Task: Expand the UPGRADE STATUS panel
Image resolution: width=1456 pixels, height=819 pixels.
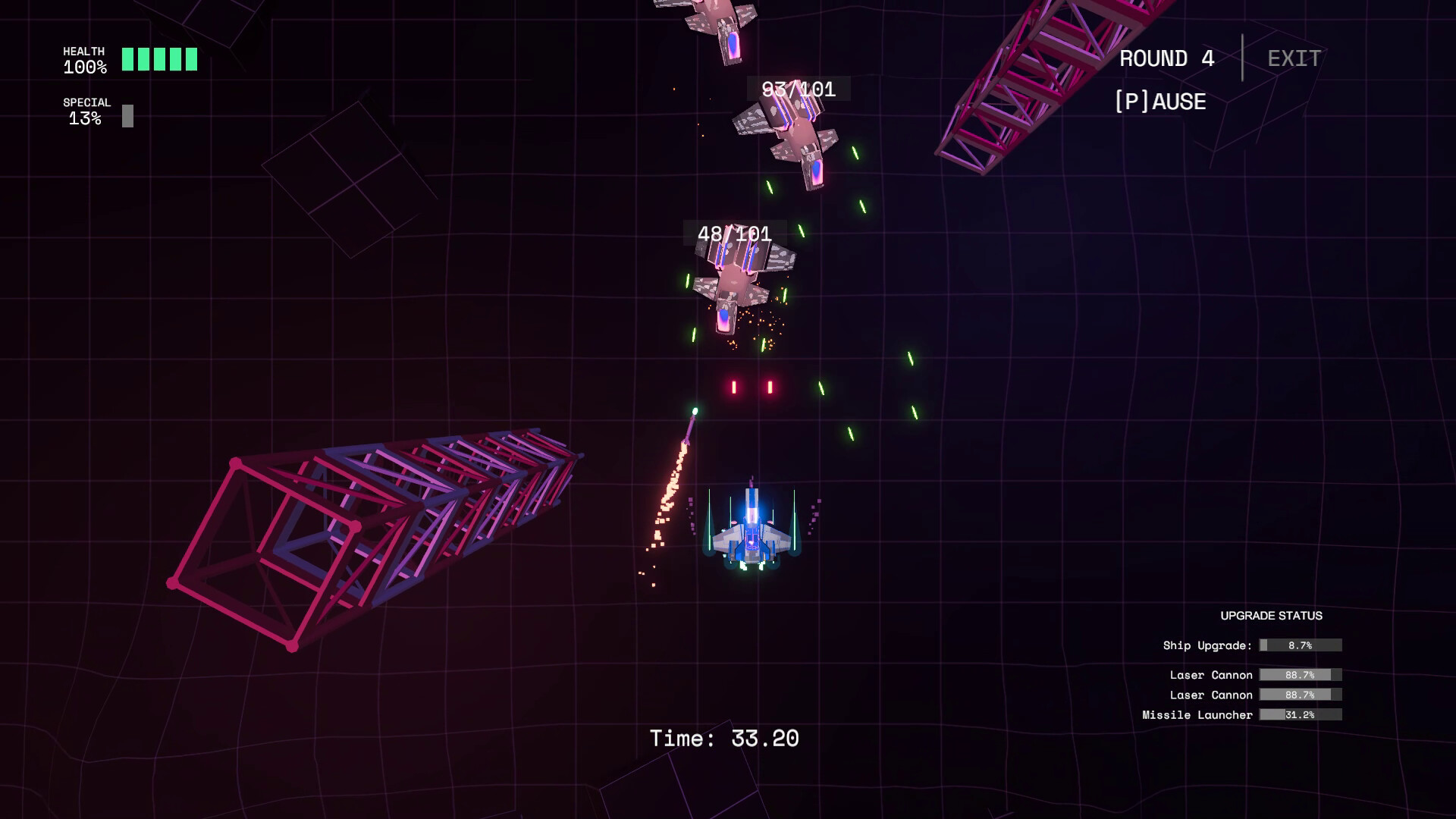Action: point(1272,617)
